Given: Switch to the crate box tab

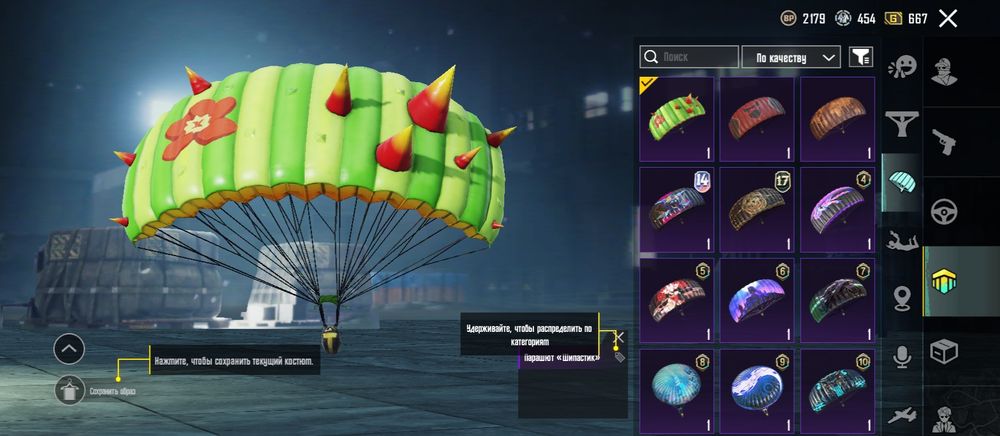Looking at the screenshot, I should tap(944, 351).
